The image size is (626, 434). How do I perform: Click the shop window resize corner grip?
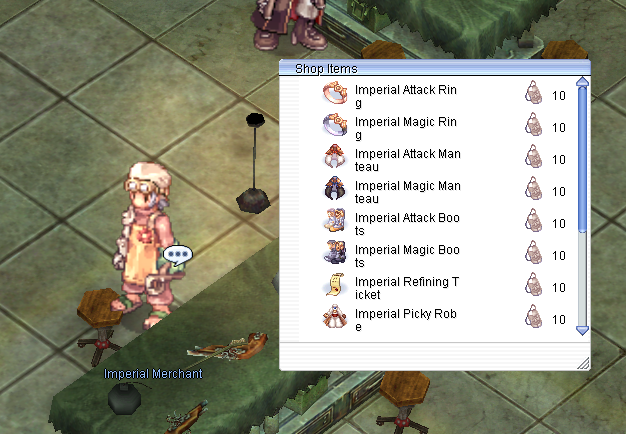[x=583, y=363]
